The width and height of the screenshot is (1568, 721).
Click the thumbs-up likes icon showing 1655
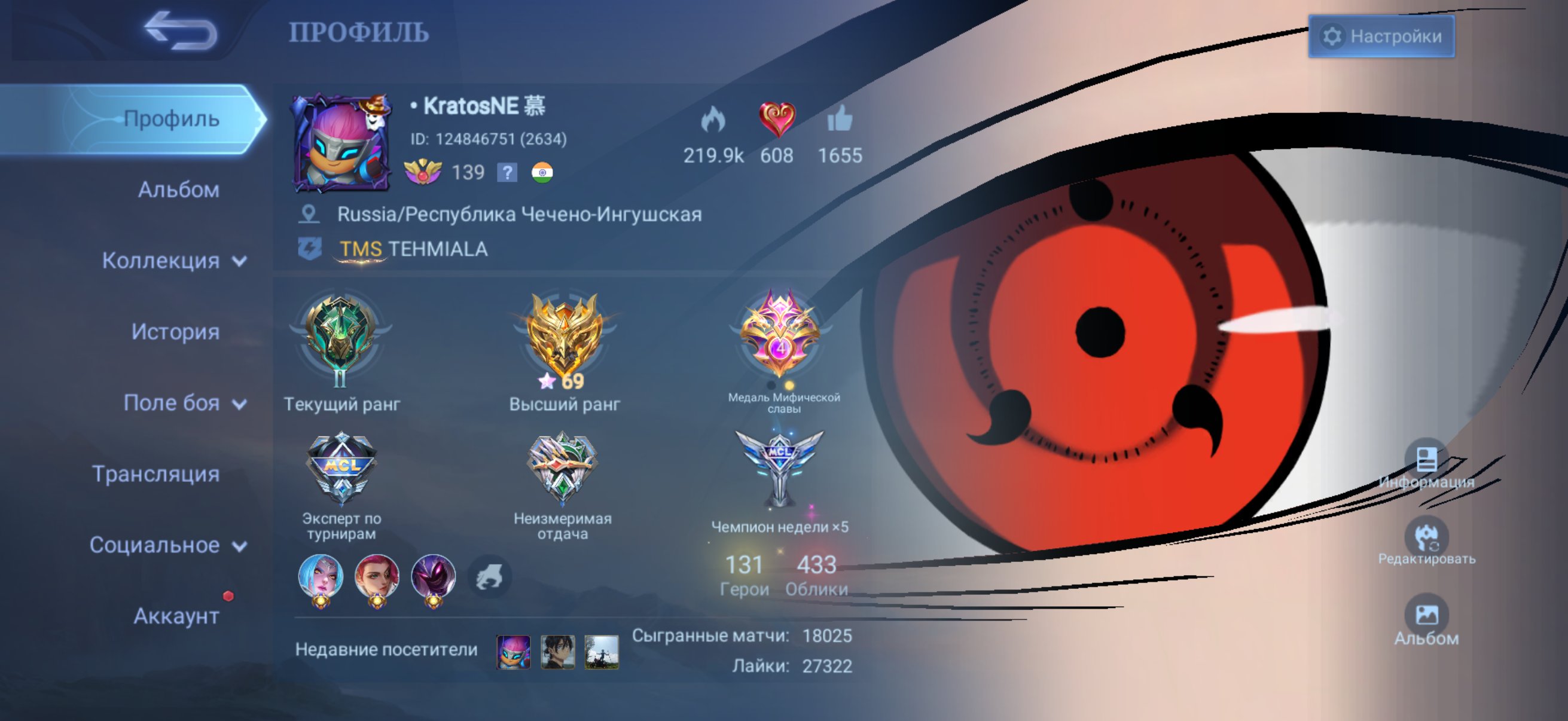click(x=842, y=122)
